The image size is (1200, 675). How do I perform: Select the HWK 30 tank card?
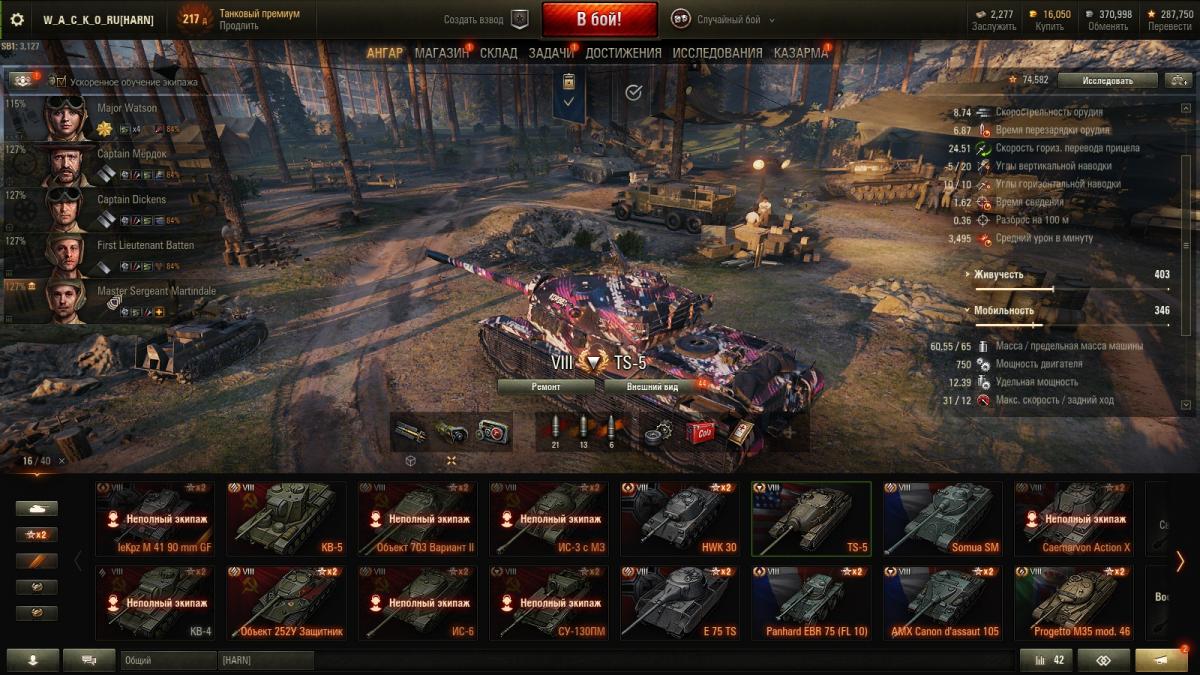pyautogui.click(x=680, y=518)
